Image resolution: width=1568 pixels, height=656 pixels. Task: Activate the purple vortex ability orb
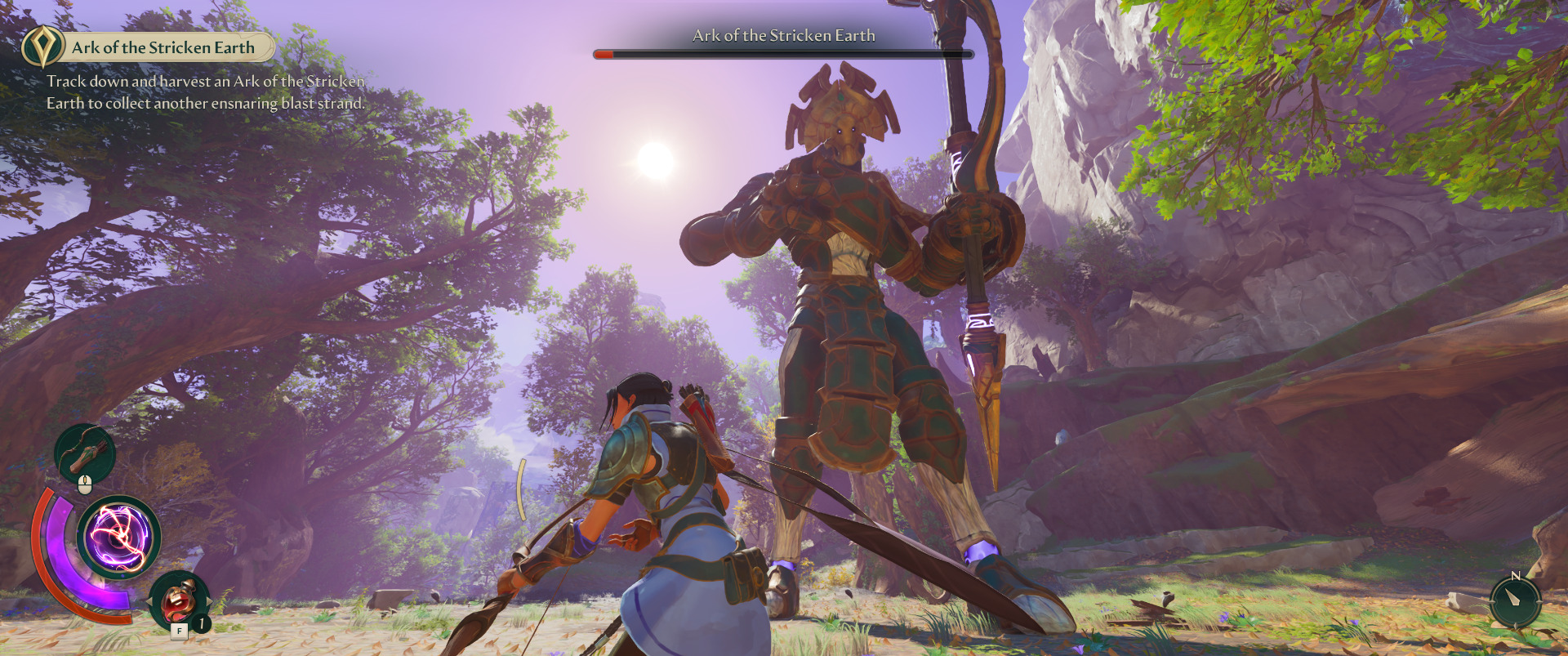(x=119, y=538)
